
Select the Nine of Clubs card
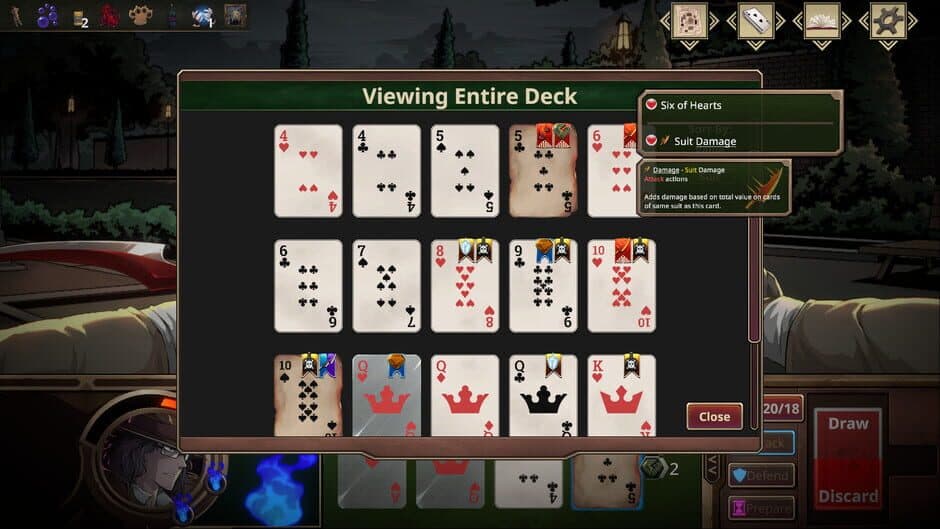[543, 285]
